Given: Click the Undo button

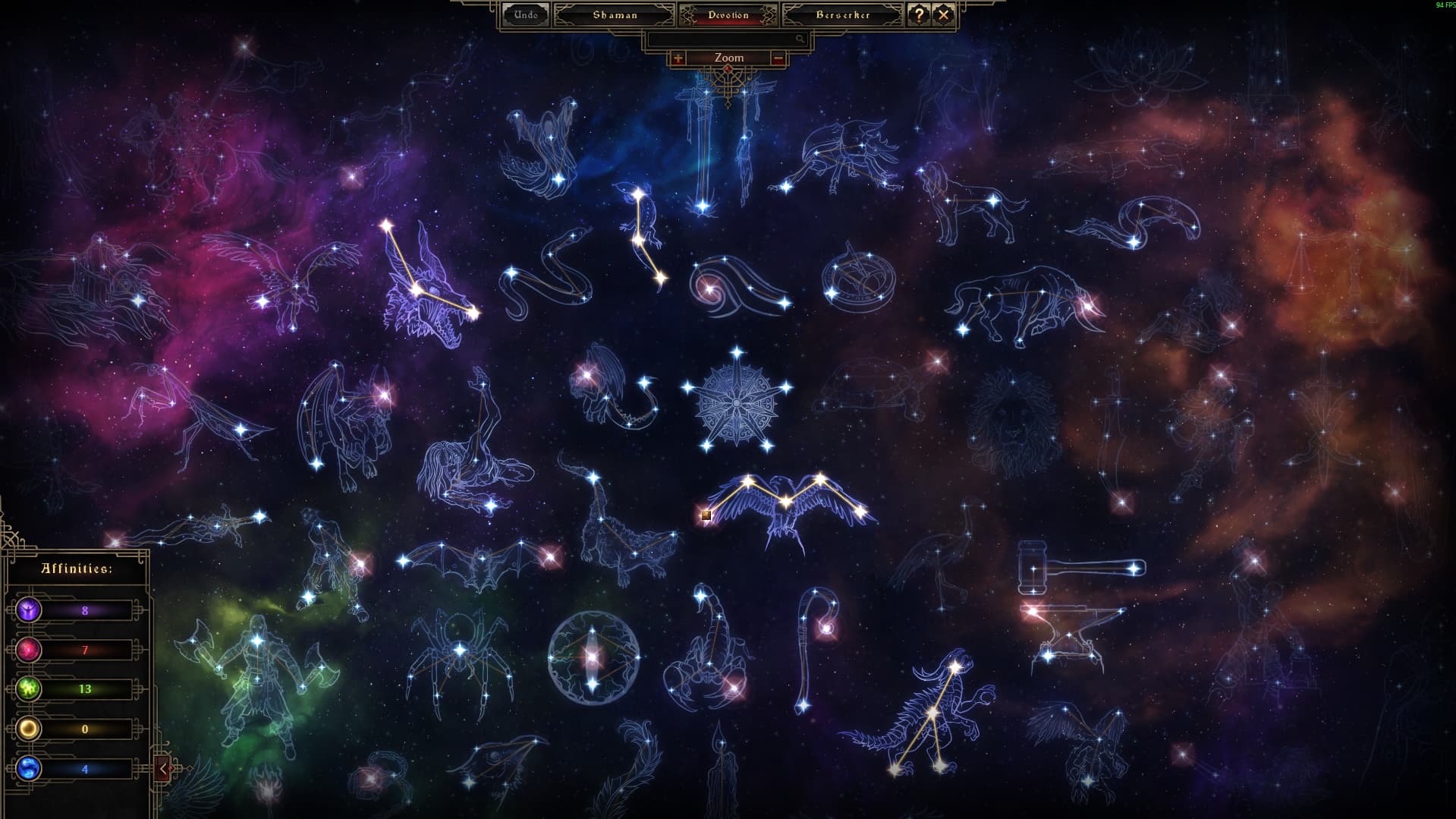Looking at the screenshot, I should 526,14.
